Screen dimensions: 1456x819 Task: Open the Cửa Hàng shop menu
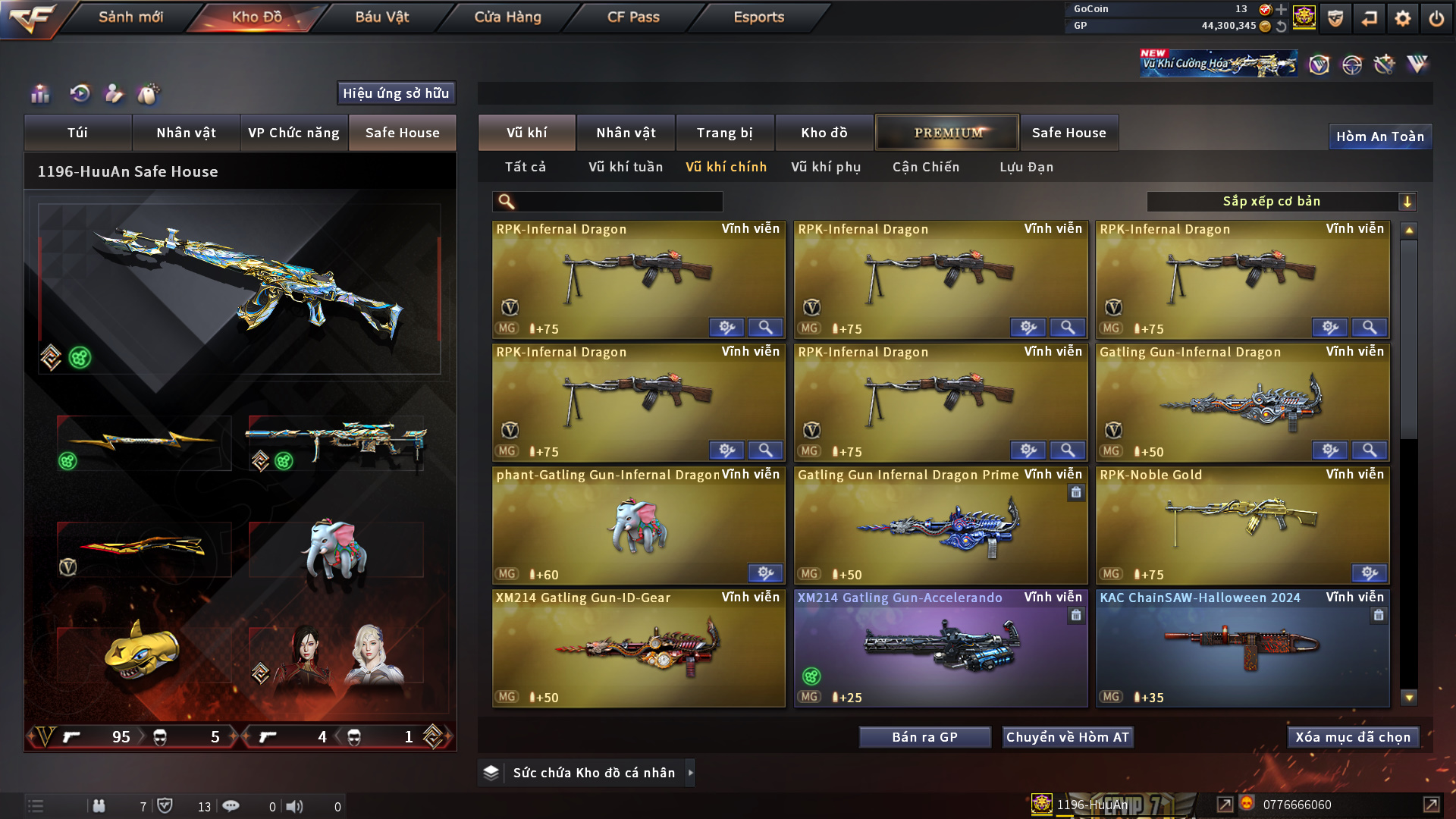(x=507, y=17)
